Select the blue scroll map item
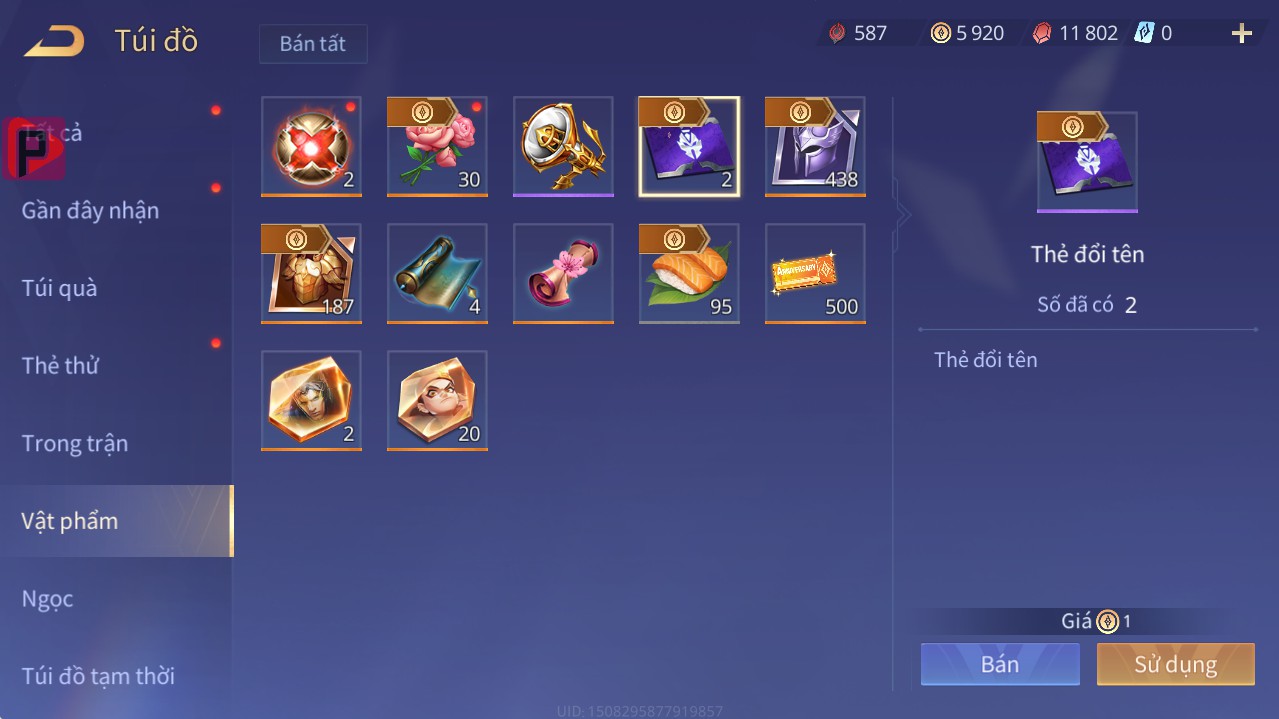Viewport: 1279px width, 719px height. [x=437, y=273]
